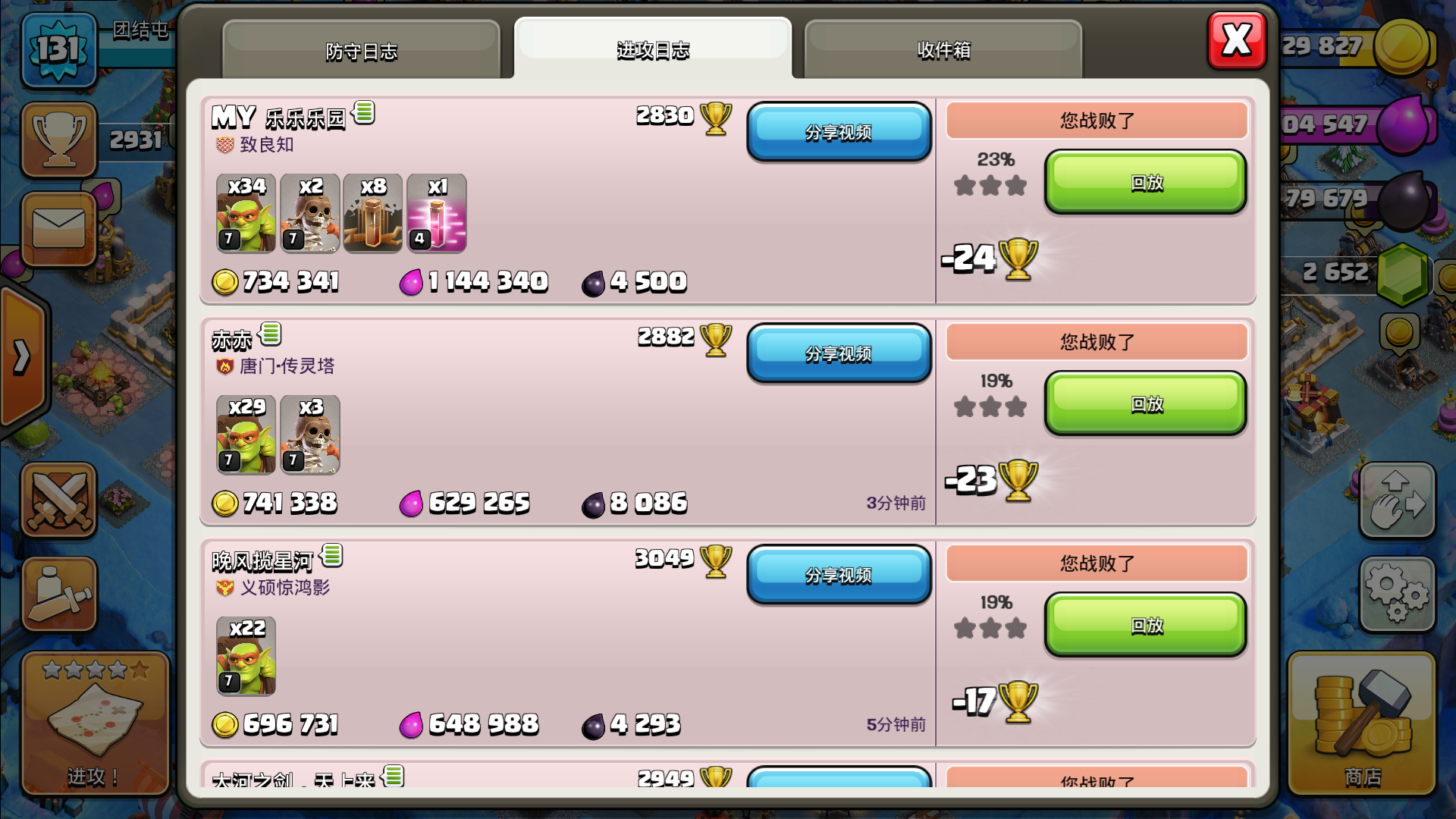Open the shop via 商店 icon

pos(1362,720)
